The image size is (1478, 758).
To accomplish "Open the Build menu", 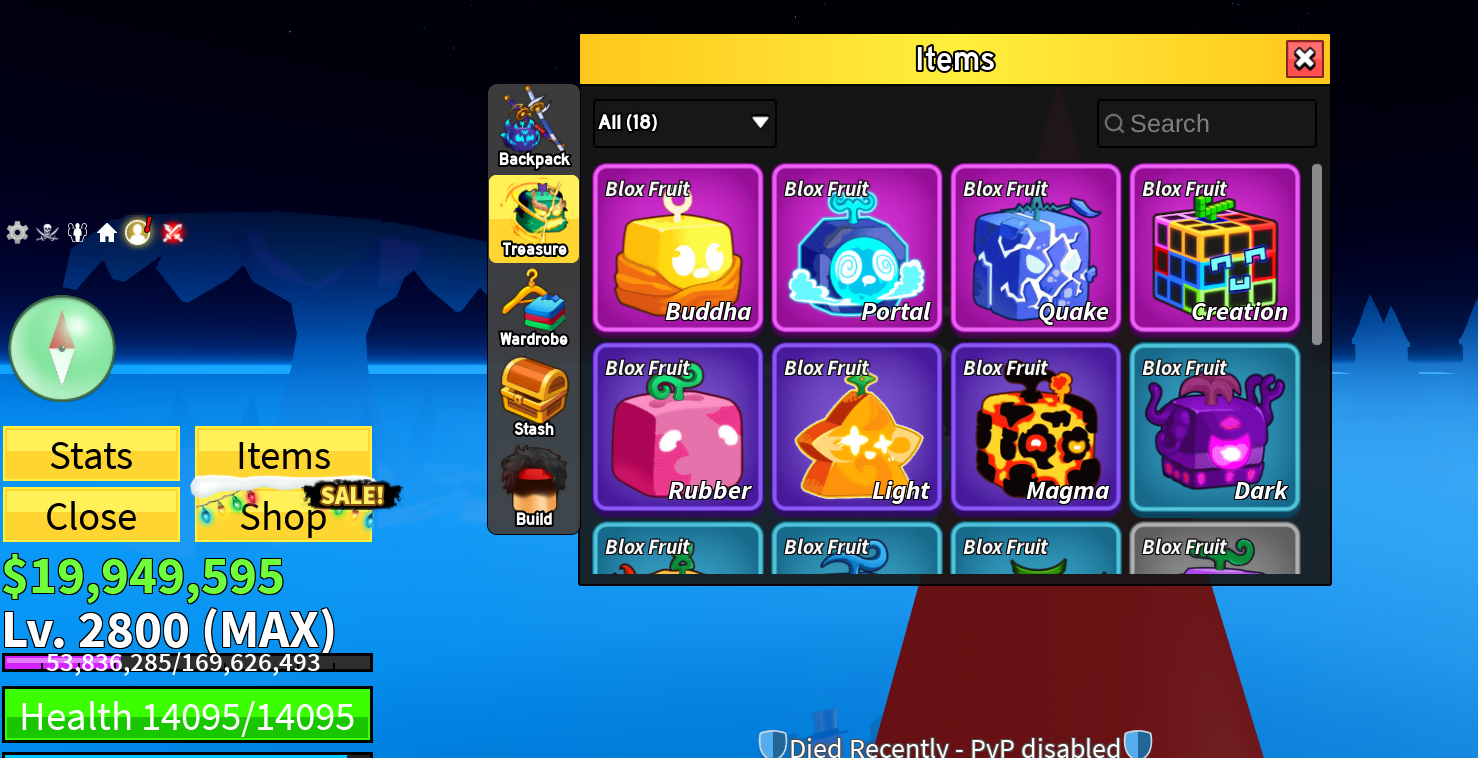I will pos(534,487).
